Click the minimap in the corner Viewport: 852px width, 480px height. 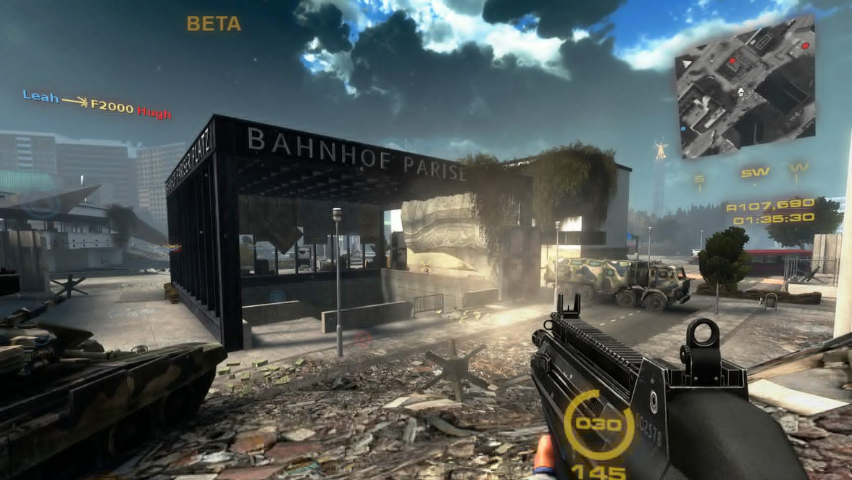pos(745,93)
